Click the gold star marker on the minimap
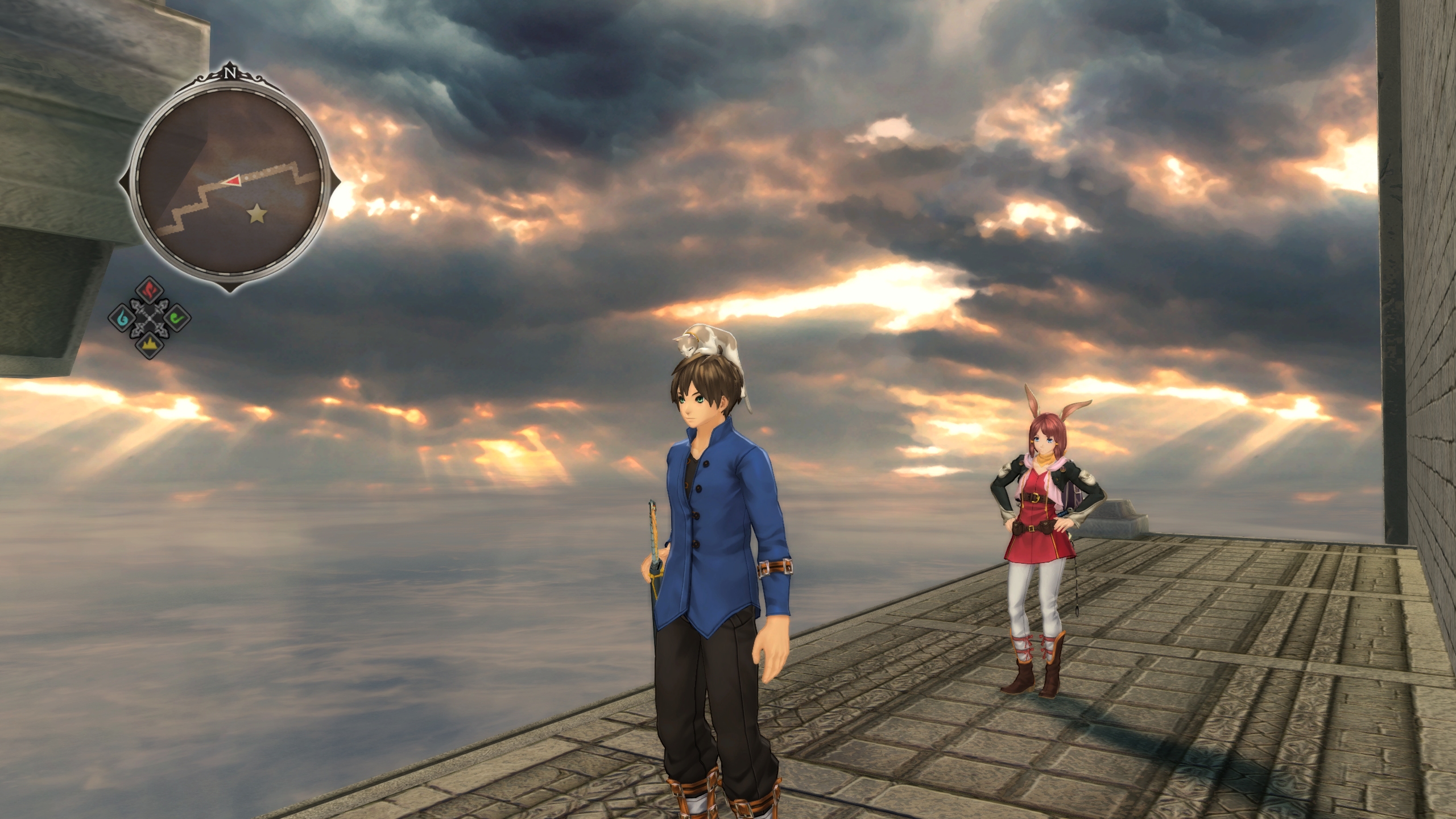Viewport: 1456px width, 819px height. 258,214
